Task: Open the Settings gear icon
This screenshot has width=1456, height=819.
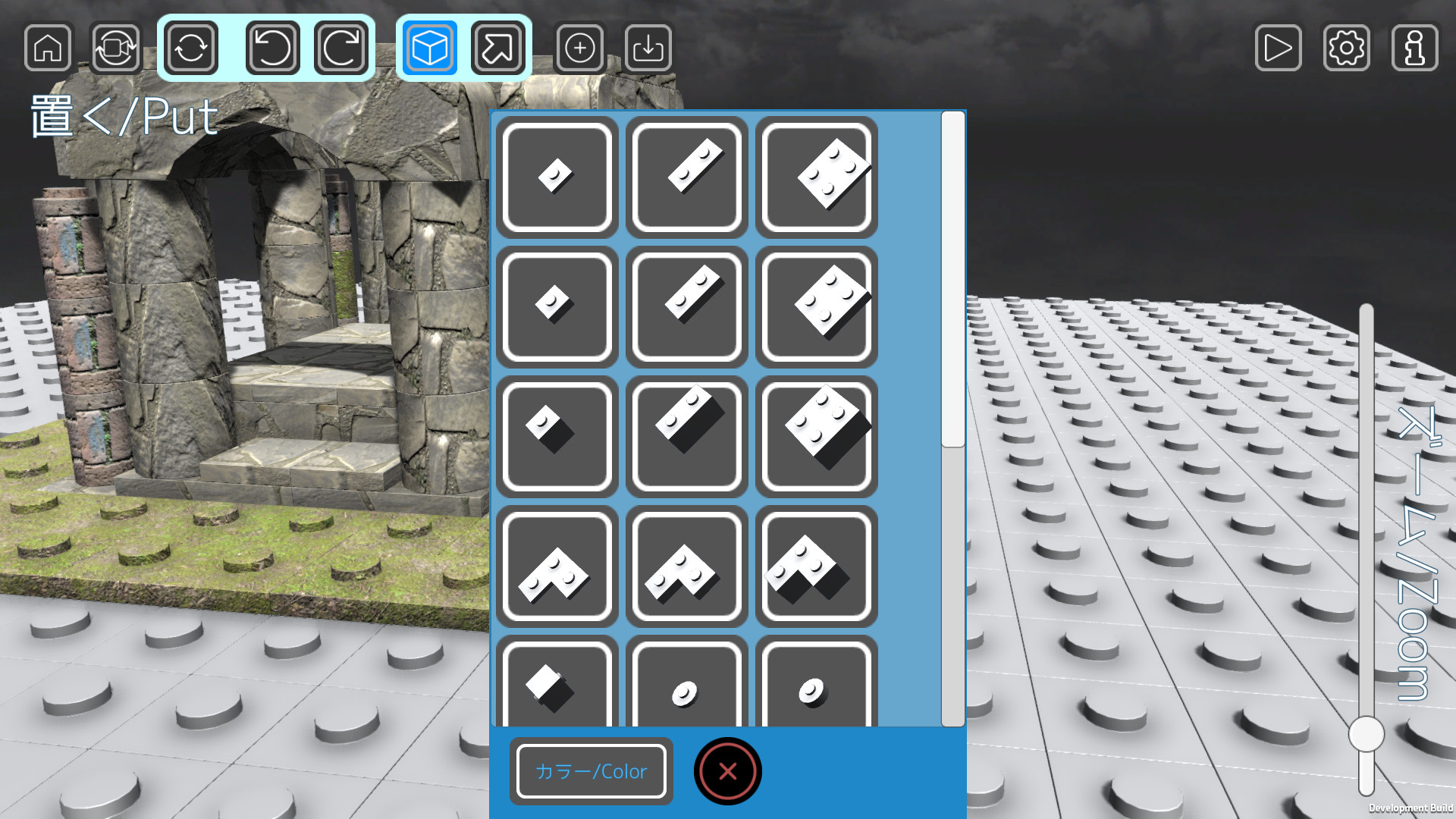Action: click(1346, 48)
